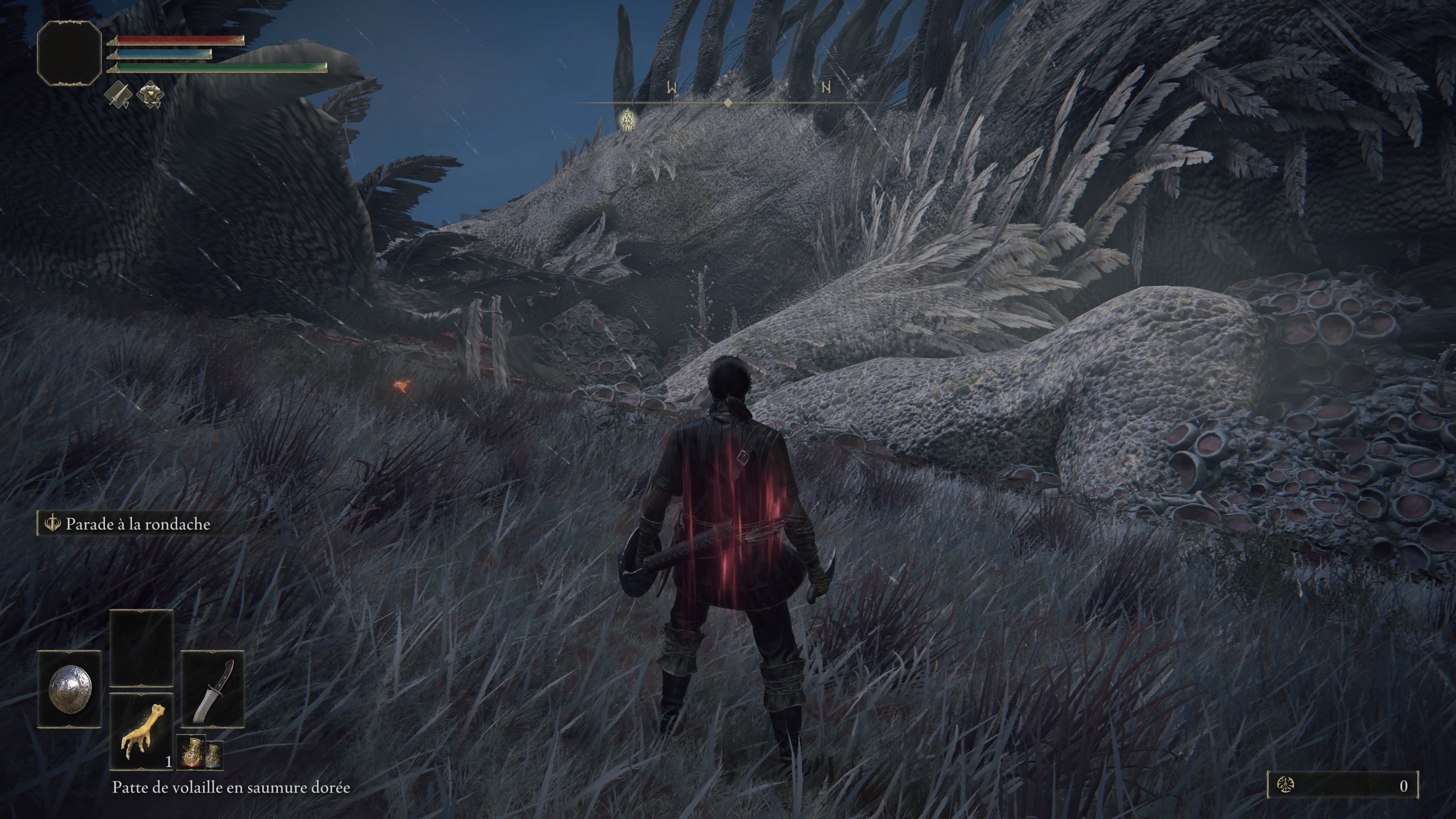Click the flower-shaped status effect icon
This screenshot has height=819, width=1456.
point(151,94)
